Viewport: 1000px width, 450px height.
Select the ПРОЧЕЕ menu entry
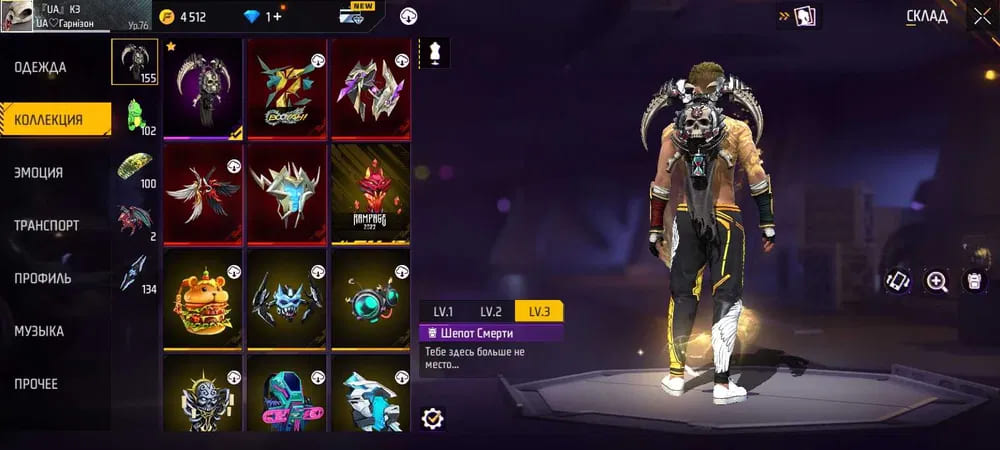pyautogui.click(x=36, y=384)
